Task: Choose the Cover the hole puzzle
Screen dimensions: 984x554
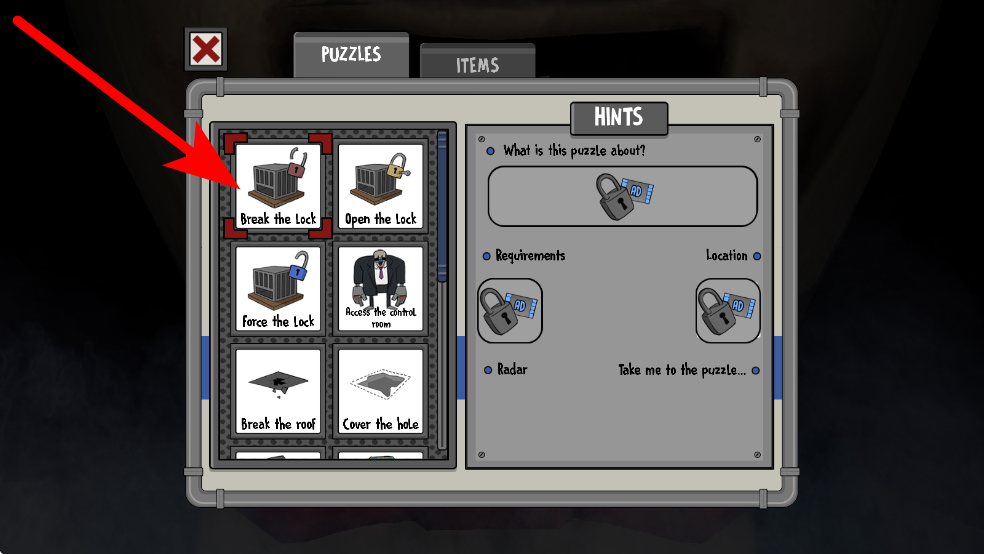Action: [x=380, y=391]
